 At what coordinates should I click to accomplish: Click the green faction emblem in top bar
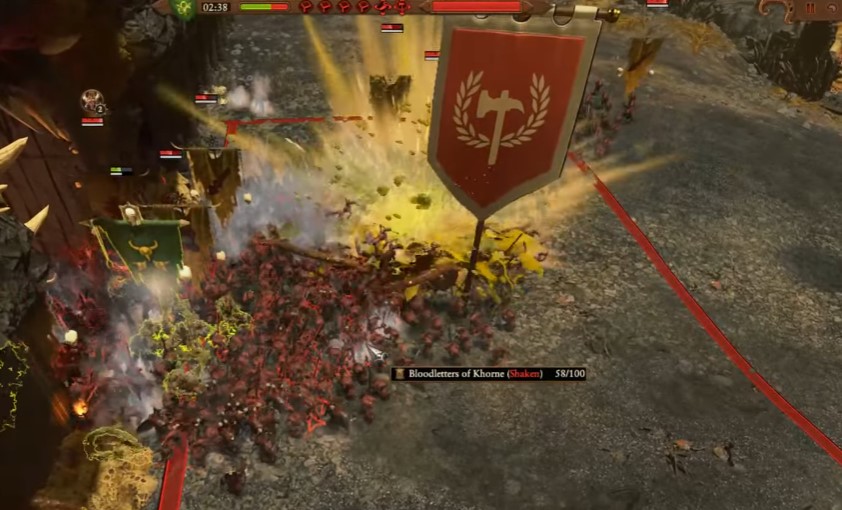pyautogui.click(x=182, y=8)
